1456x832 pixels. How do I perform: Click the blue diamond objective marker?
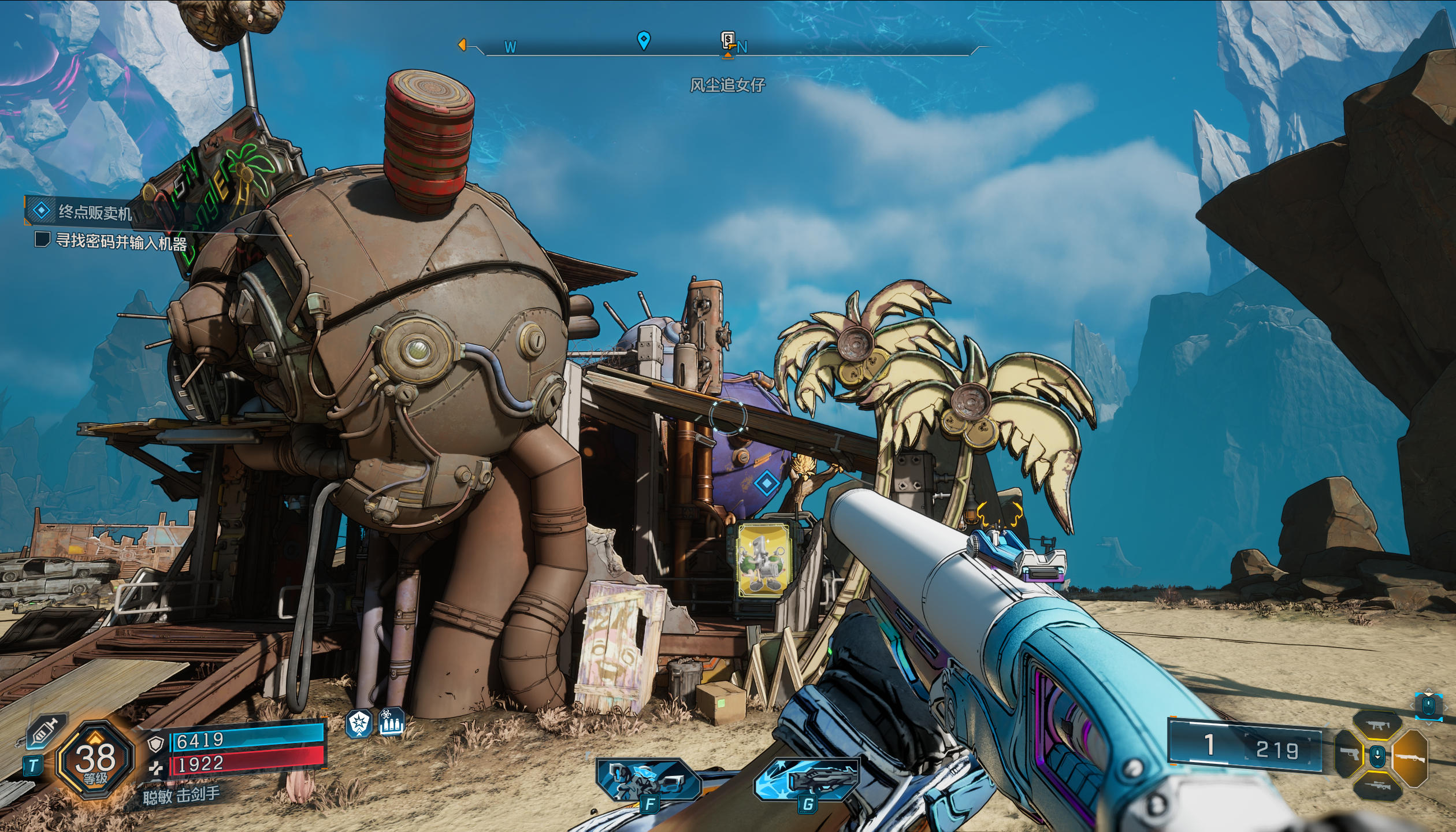(766, 482)
